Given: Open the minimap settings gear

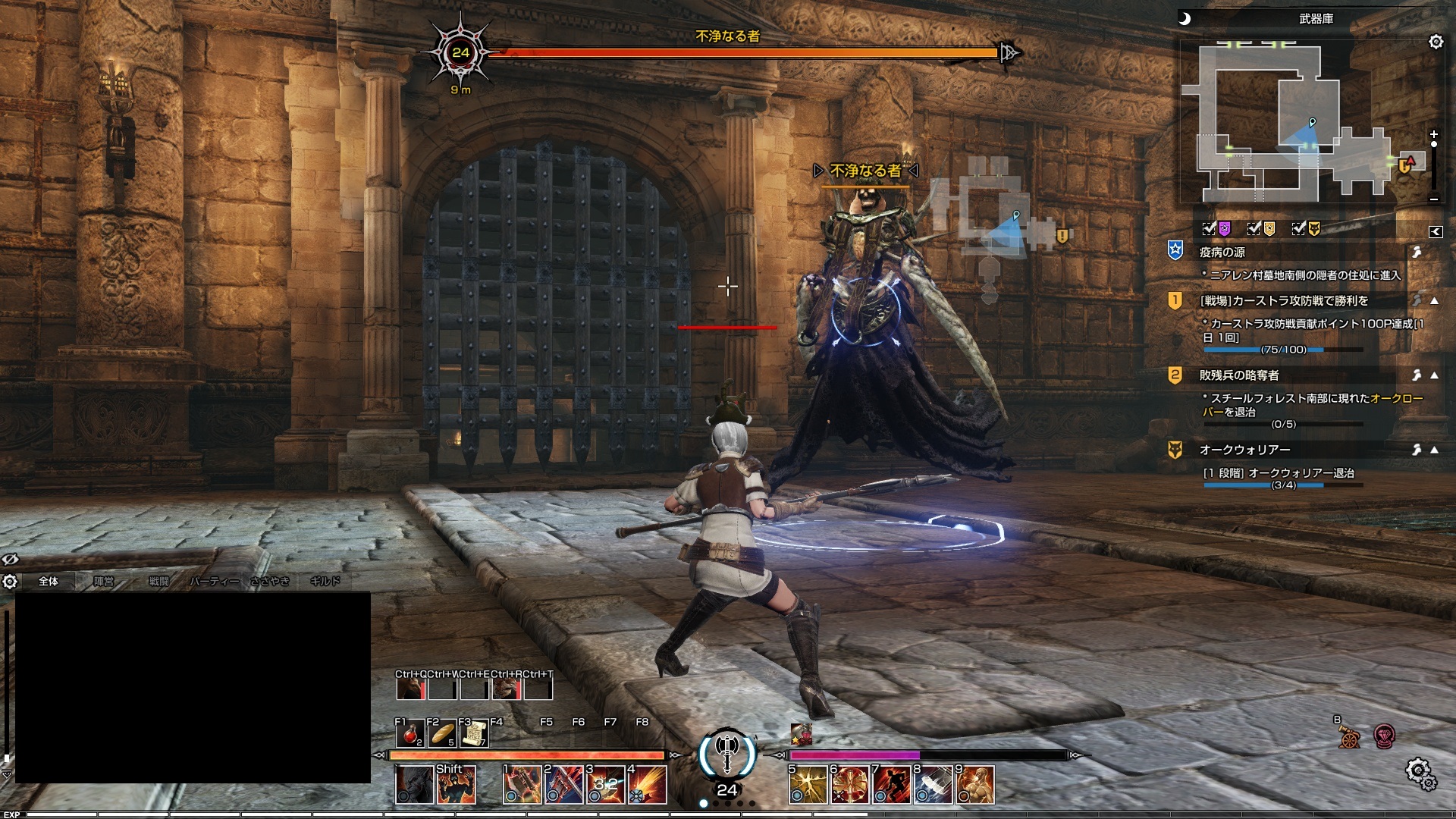Looking at the screenshot, I should point(1436,42).
